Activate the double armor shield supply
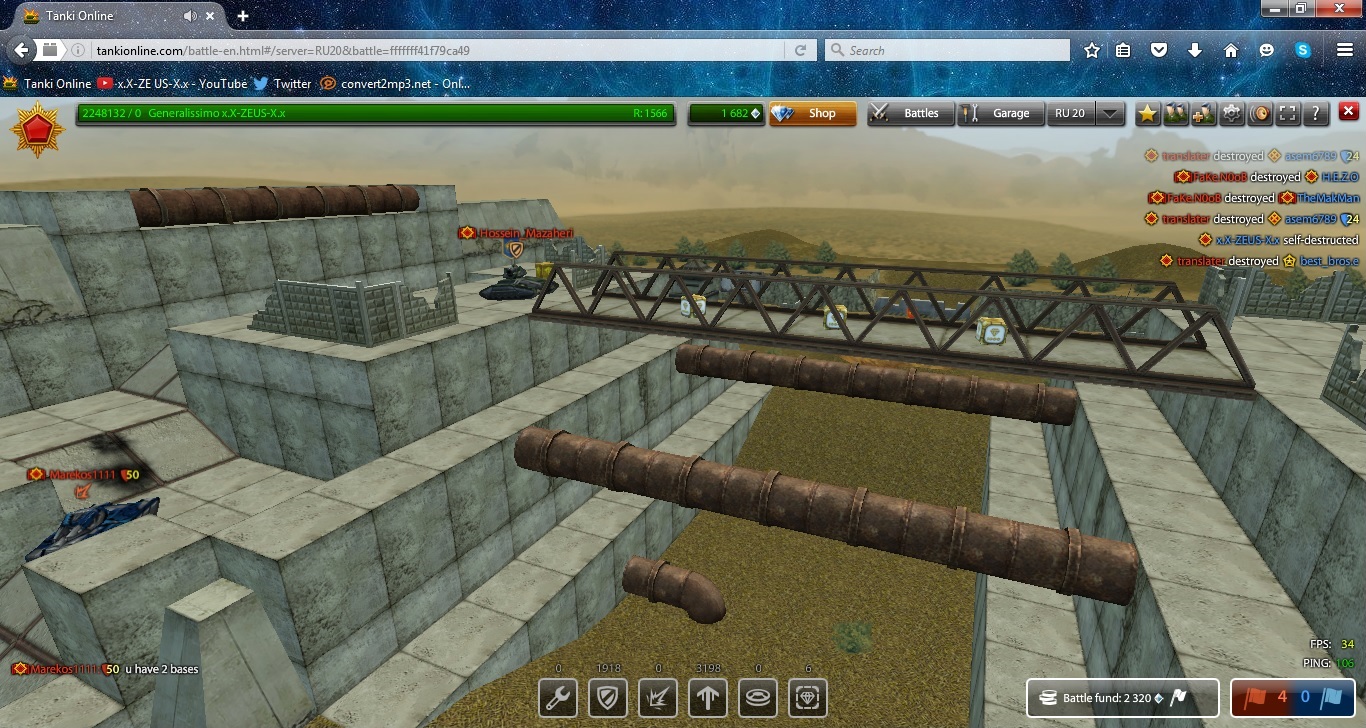Screen dimensions: 1366x728 click(x=608, y=698)
